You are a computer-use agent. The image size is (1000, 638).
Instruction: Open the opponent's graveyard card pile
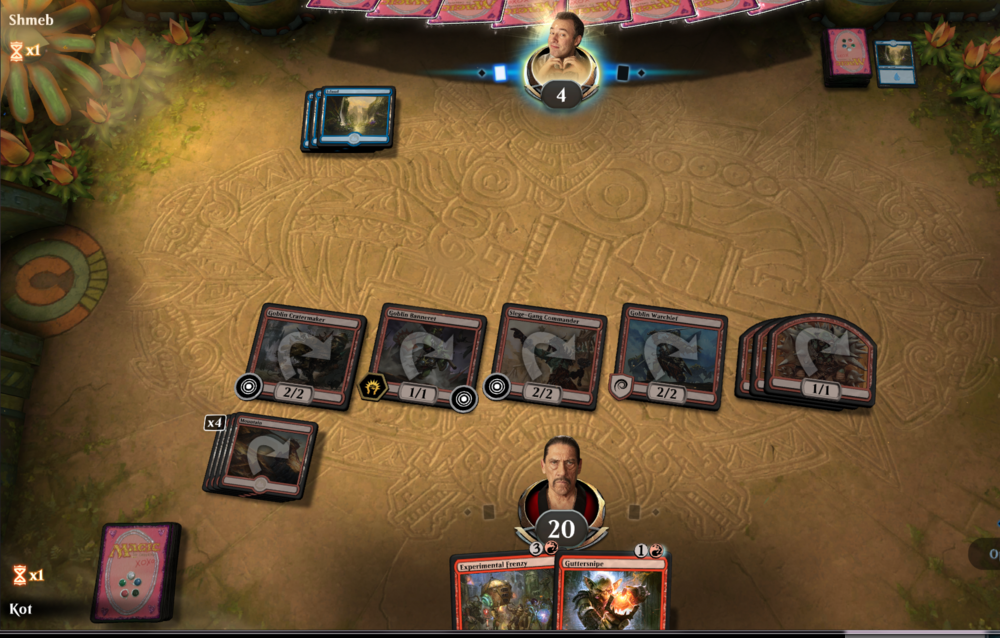[x=895, y=62]
